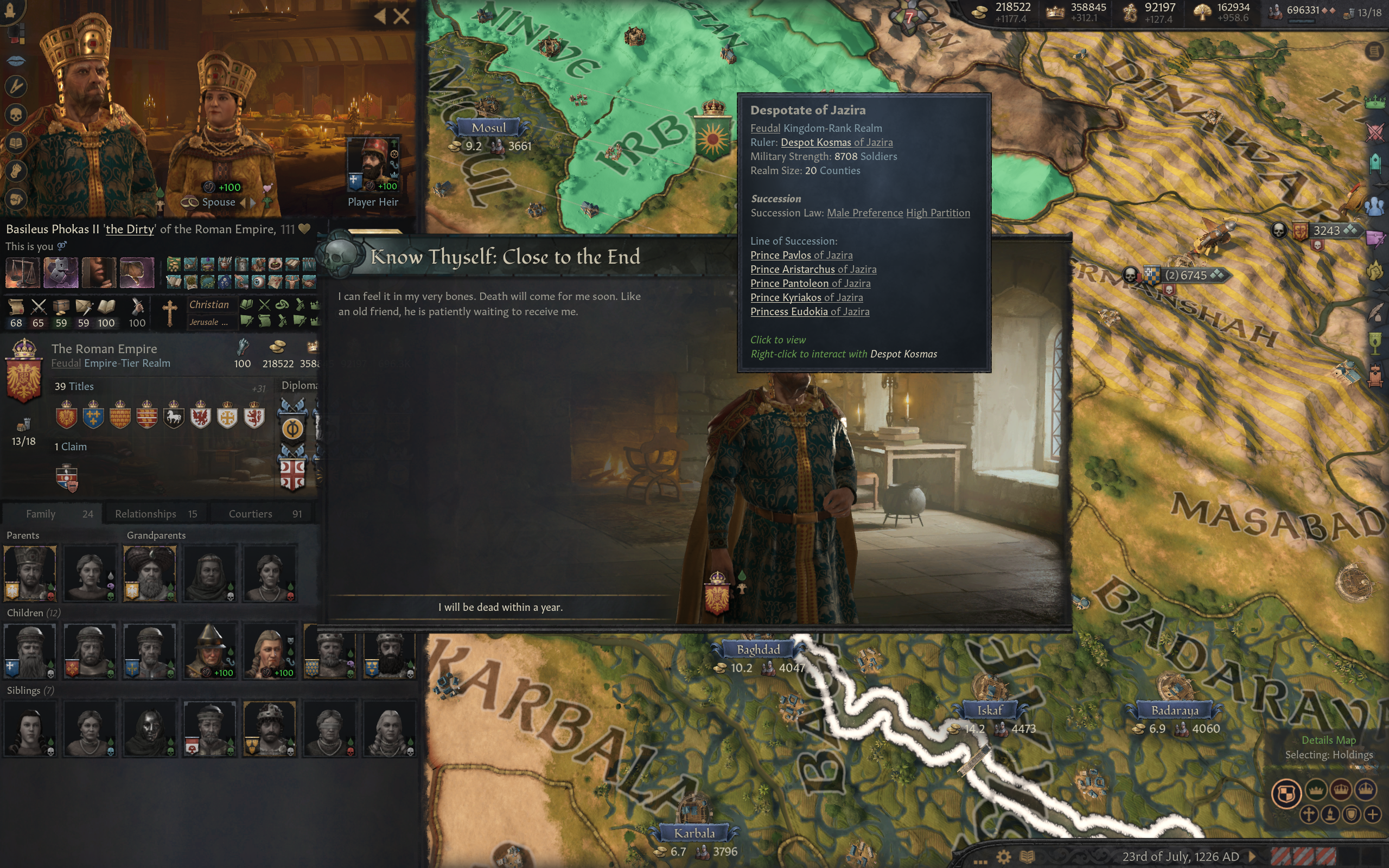Screen dimensions: 1389x868
Task: Open 'the Dirty' nickname link
Action: 130,229
